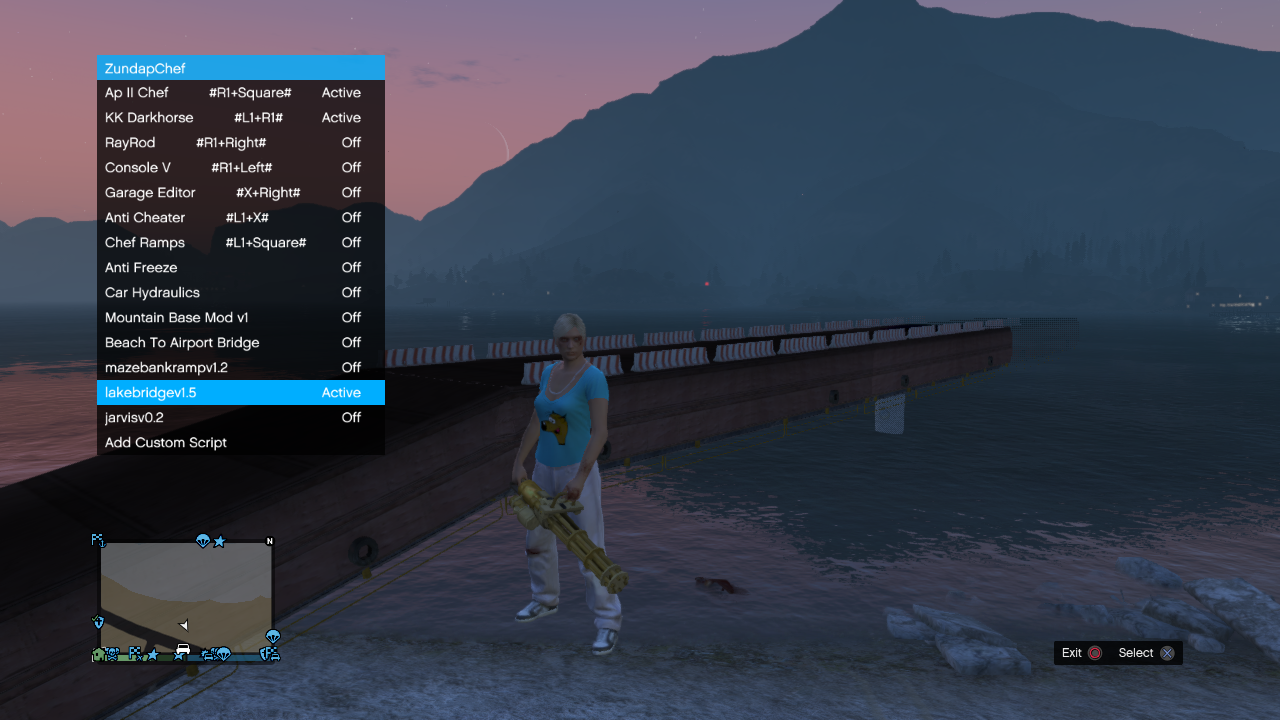This screenshot has width=1280, height=720.
Task: Click the parachute blip on minimap right edge
Action: (x=272, y=636)
